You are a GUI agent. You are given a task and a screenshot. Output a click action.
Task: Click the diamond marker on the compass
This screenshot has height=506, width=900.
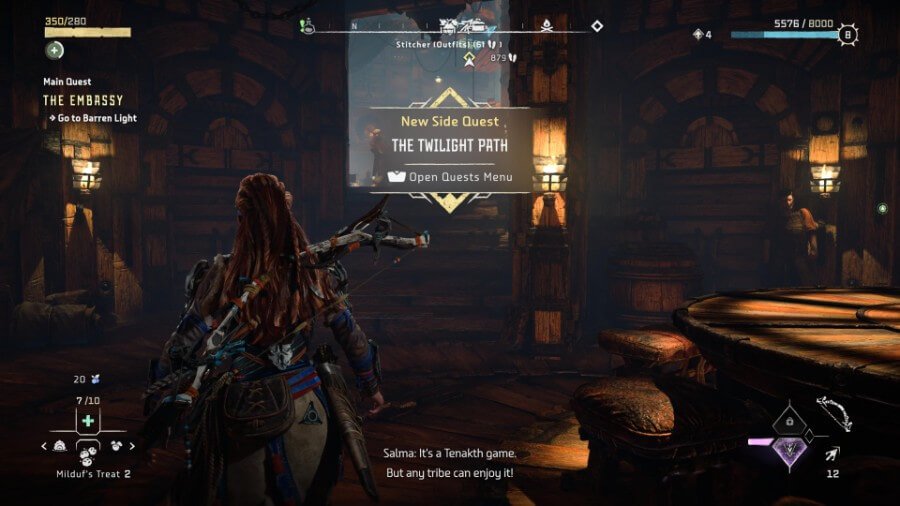(597, 26)
